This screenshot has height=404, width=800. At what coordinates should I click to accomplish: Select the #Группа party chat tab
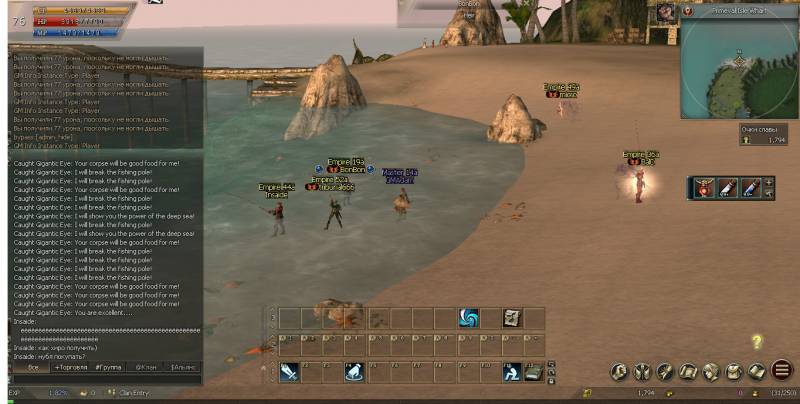tap(108, 367)
